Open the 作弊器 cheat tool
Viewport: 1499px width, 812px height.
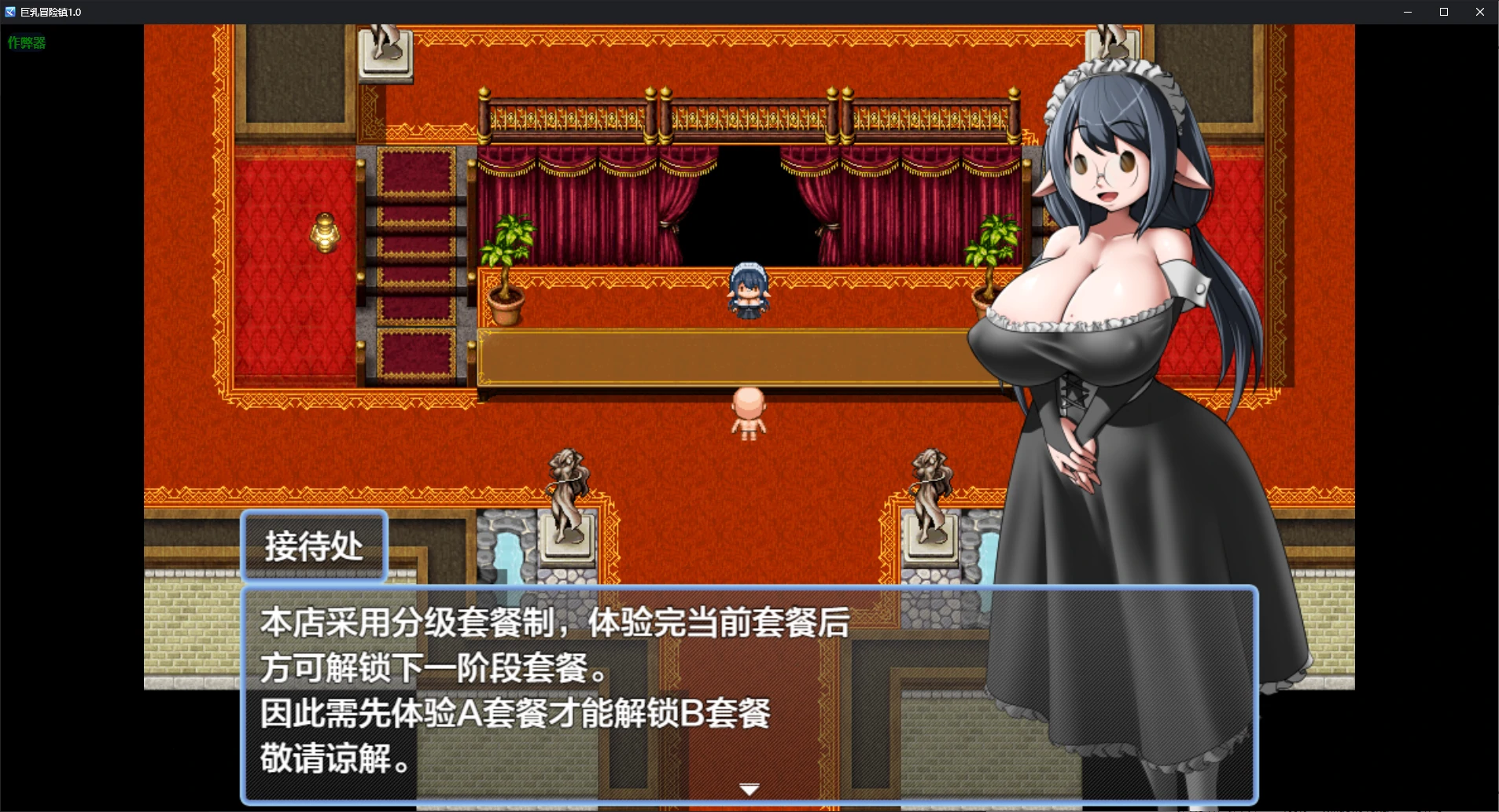click(x=25, y=42)
